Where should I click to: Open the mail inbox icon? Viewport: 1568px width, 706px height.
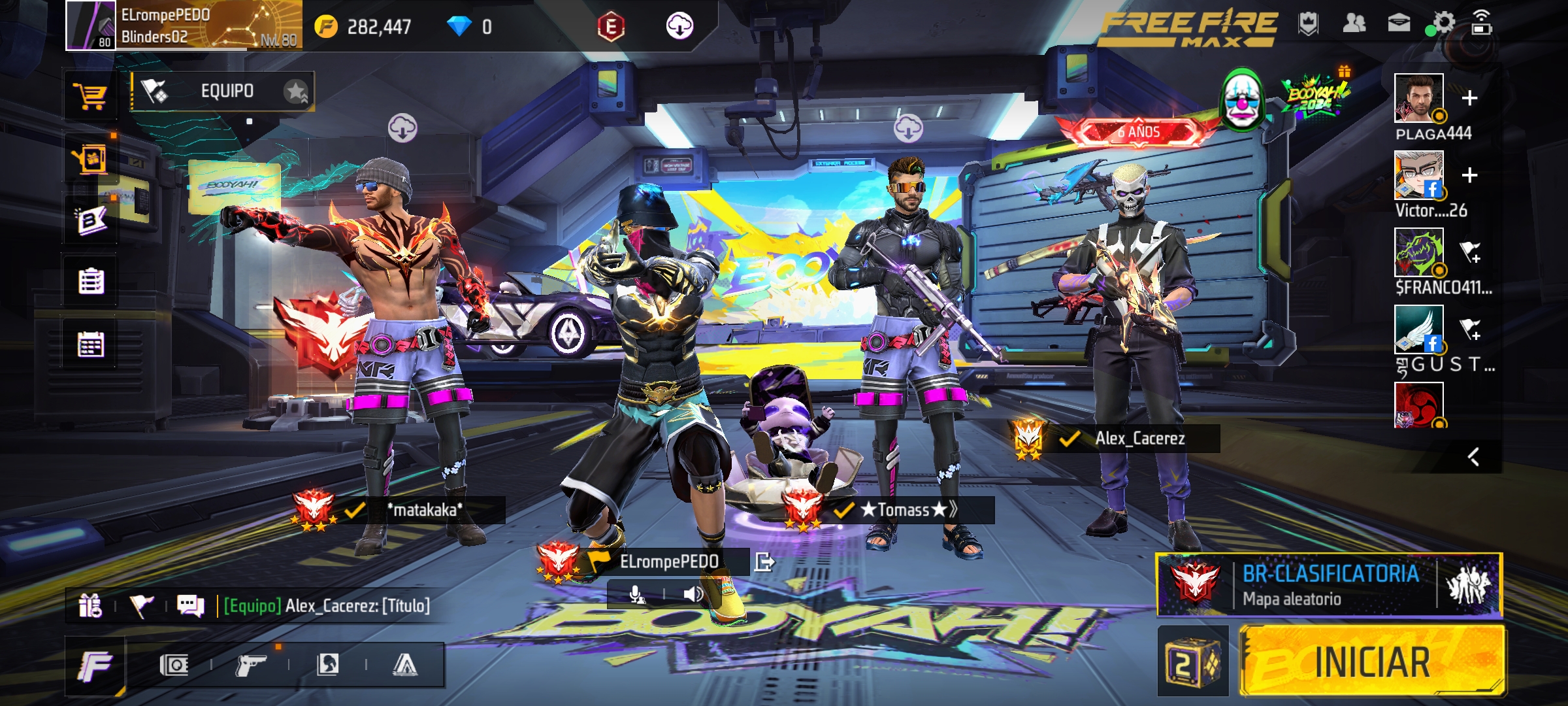(x=1399, y=24)
